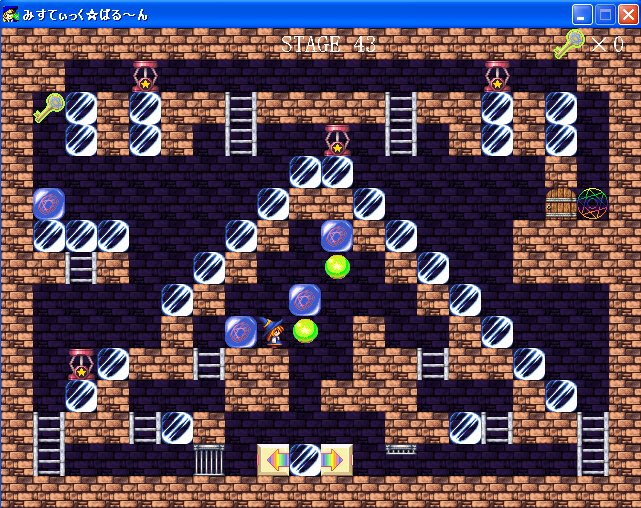Image resolution: width=641 pixels, height=508 pixels.
Task: Minimize the game window
Action: pos(583,14)
